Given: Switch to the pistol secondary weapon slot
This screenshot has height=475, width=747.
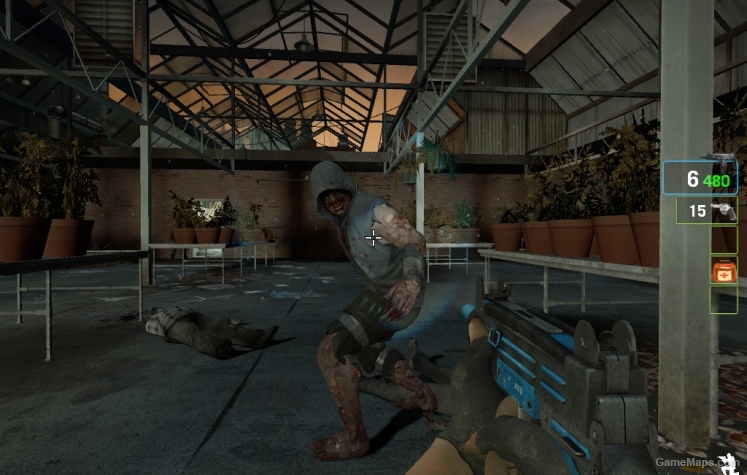Looking at the screenshot, I should pyautogui.click(x=707, y=211).
